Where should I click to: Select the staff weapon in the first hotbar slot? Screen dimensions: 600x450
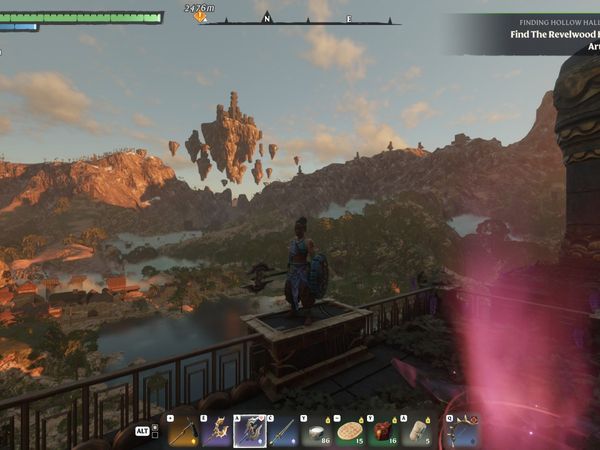pos(182,431)
